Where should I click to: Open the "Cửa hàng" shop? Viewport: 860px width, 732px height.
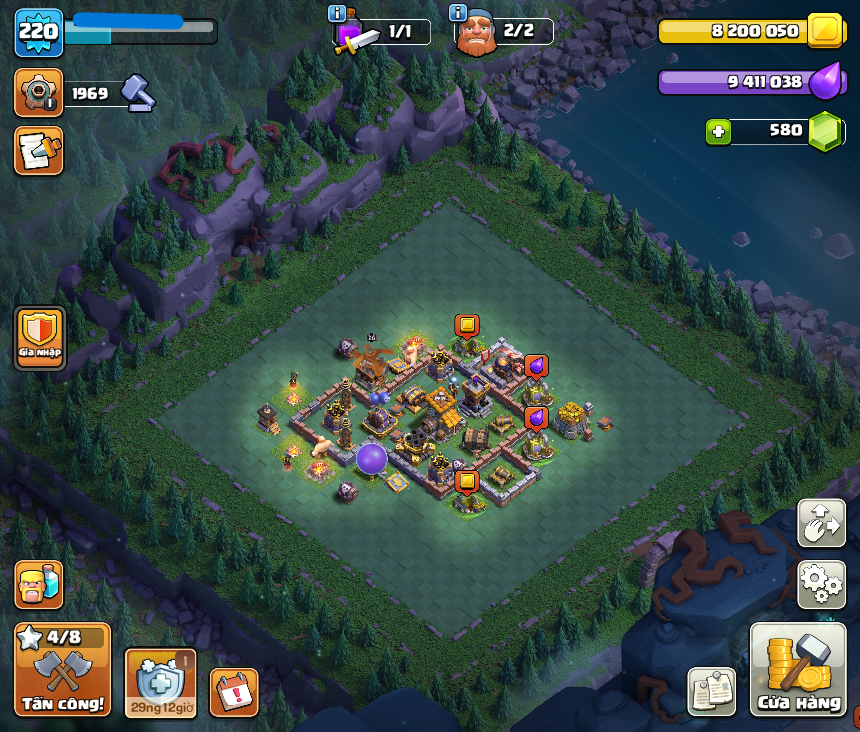(797, 670)
